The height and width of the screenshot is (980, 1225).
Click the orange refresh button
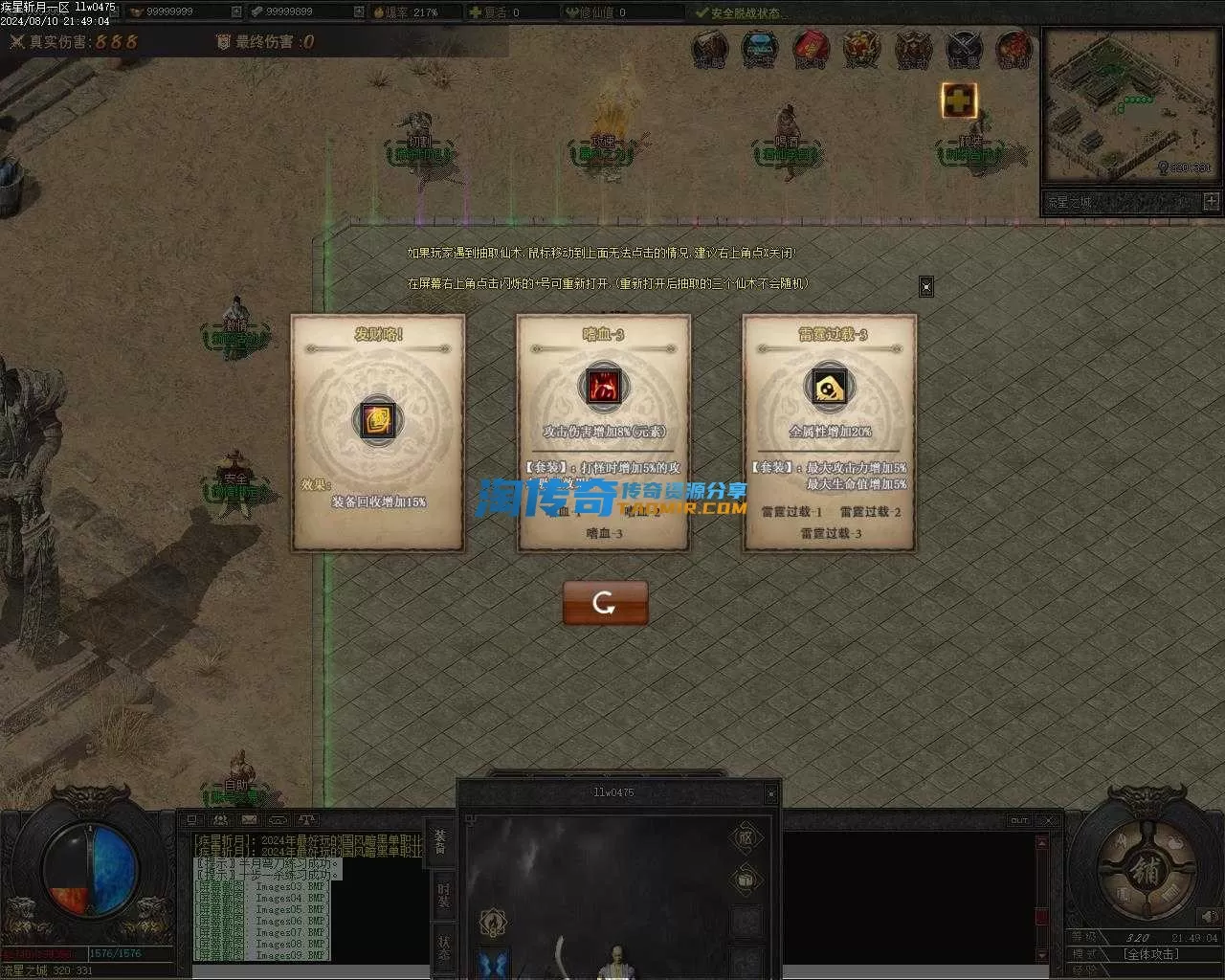pos(605,603)
